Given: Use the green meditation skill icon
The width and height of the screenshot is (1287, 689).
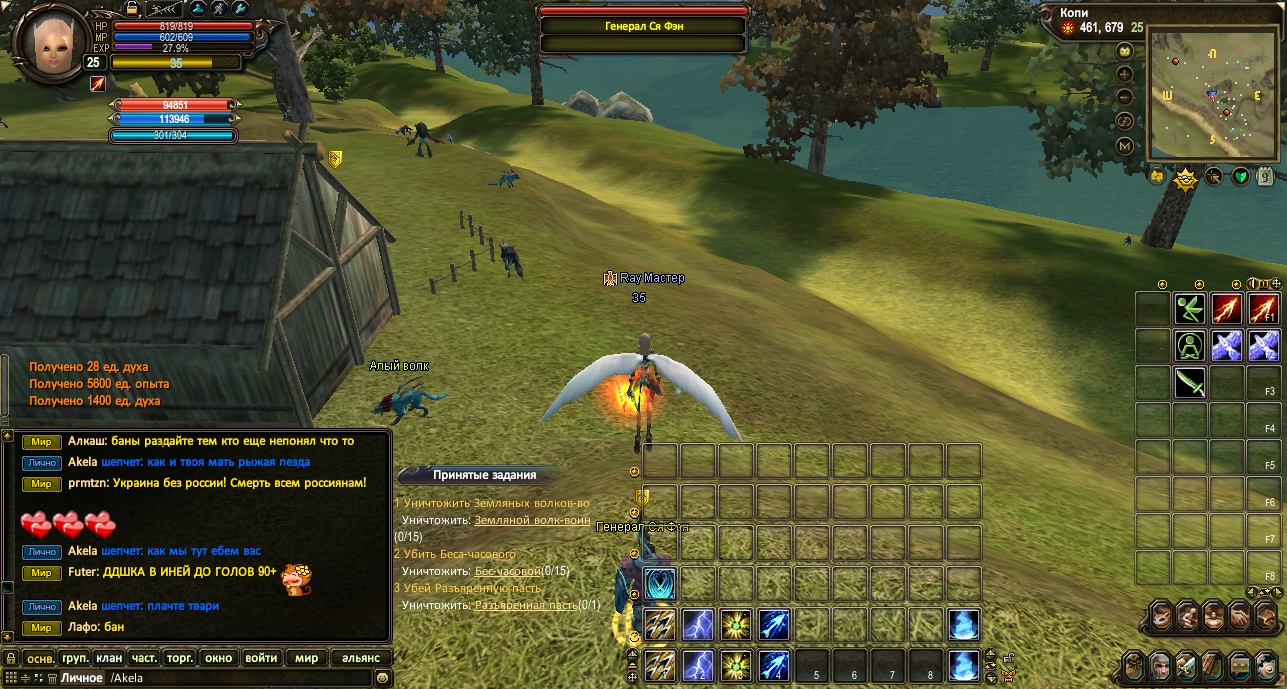Looking at the screenshot, I should point(1190,346).
